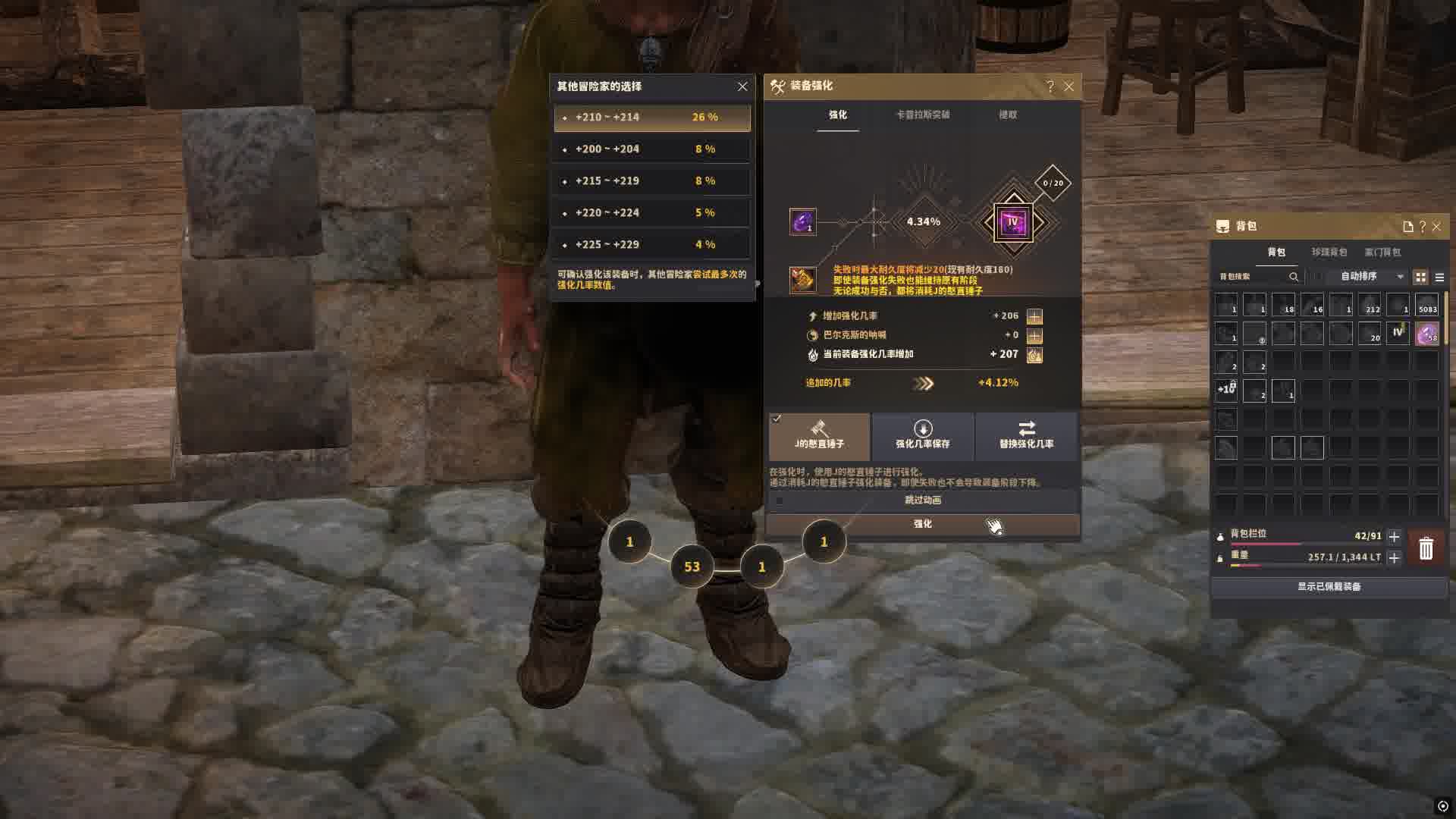
Task: Switch to the 珍珠背包 tab
Action: click(1329, 252)
